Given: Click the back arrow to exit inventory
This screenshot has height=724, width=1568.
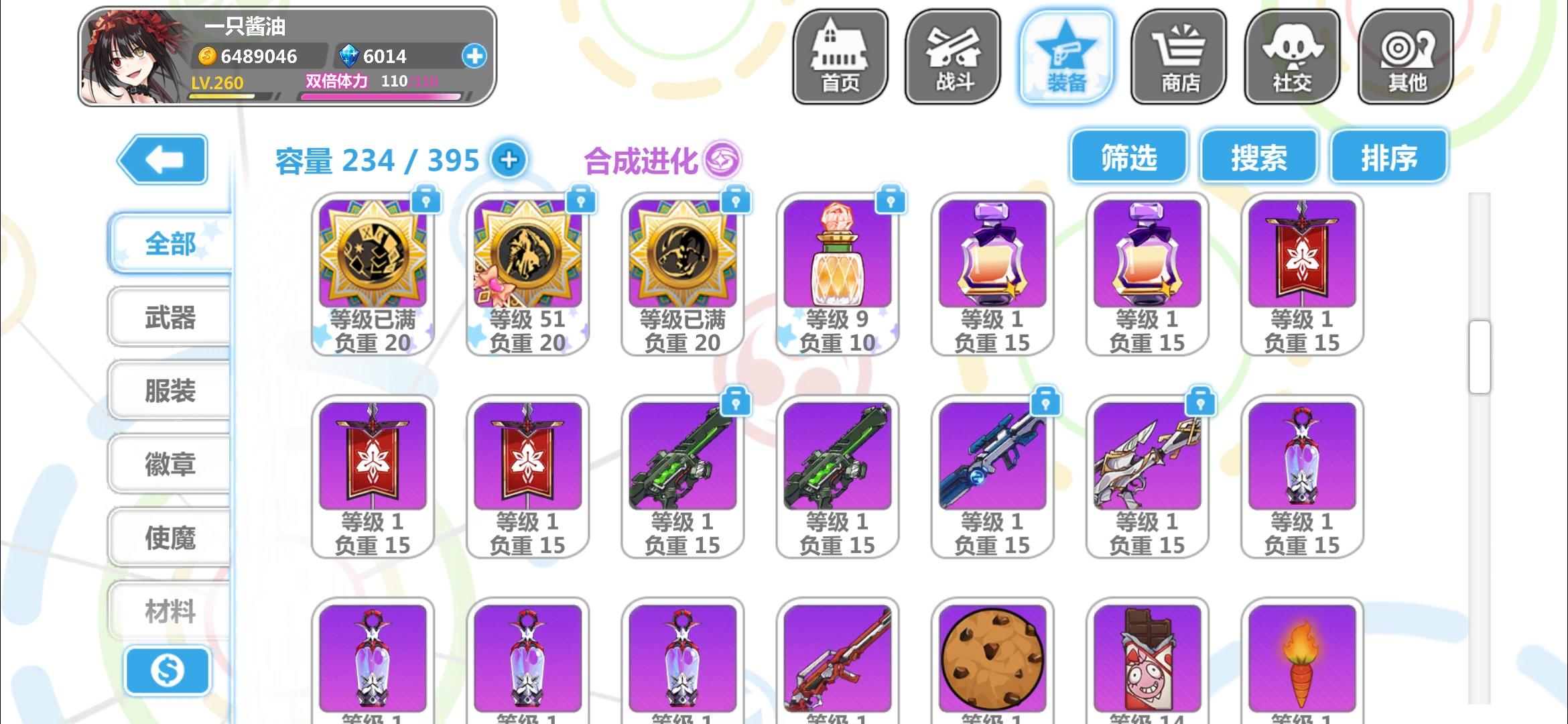Looking at the screenshot, I should click(164, 160).
